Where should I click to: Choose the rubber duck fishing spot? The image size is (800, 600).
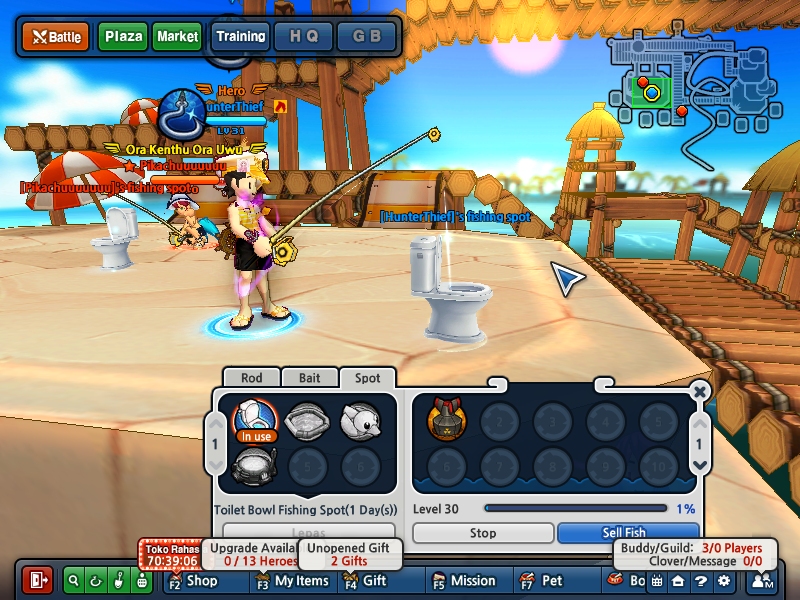pos(360,420)
